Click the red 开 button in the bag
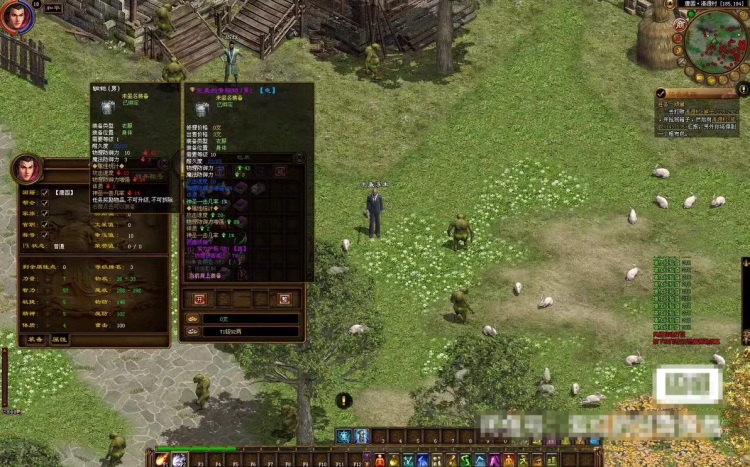The image size is (750, 467). click(199, 298)
